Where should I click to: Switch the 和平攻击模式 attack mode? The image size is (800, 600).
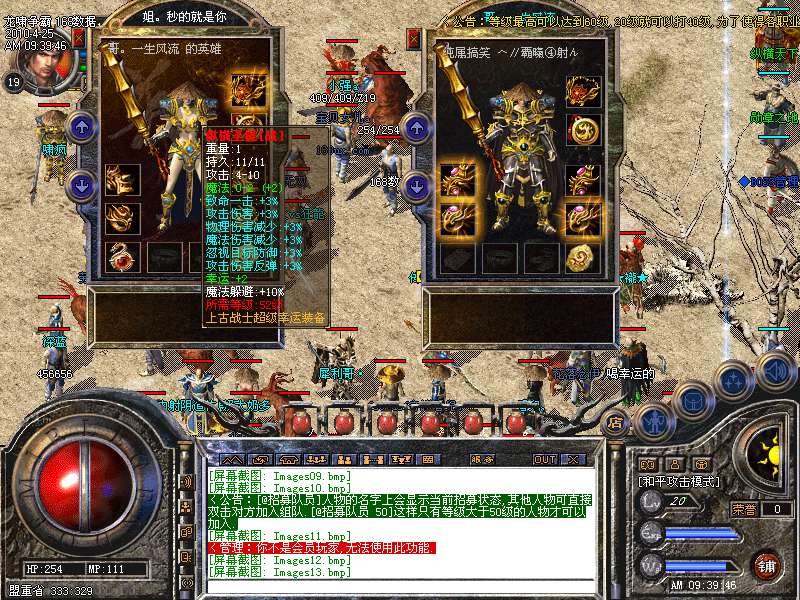682,482
